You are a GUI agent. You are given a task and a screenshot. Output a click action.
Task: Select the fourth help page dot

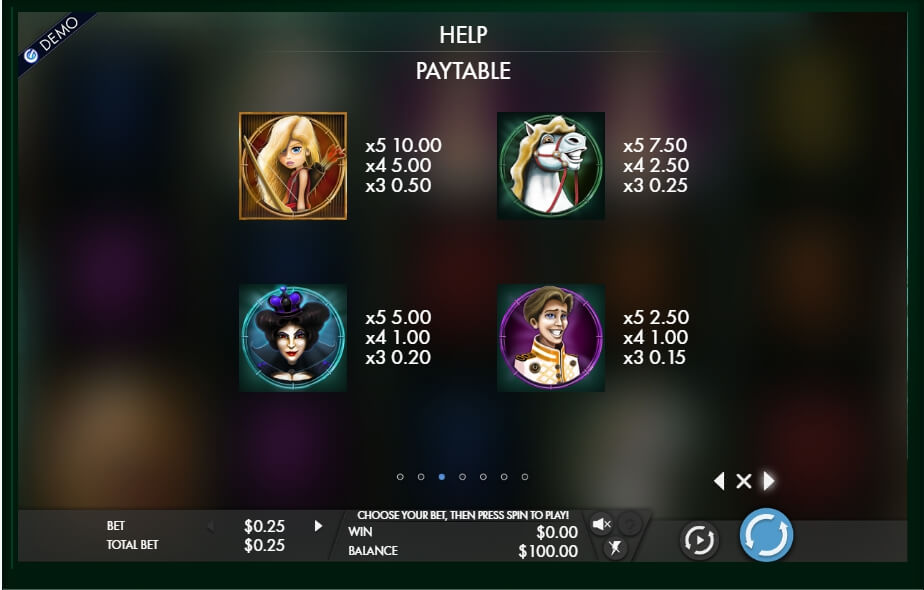(x=462, y=477)
